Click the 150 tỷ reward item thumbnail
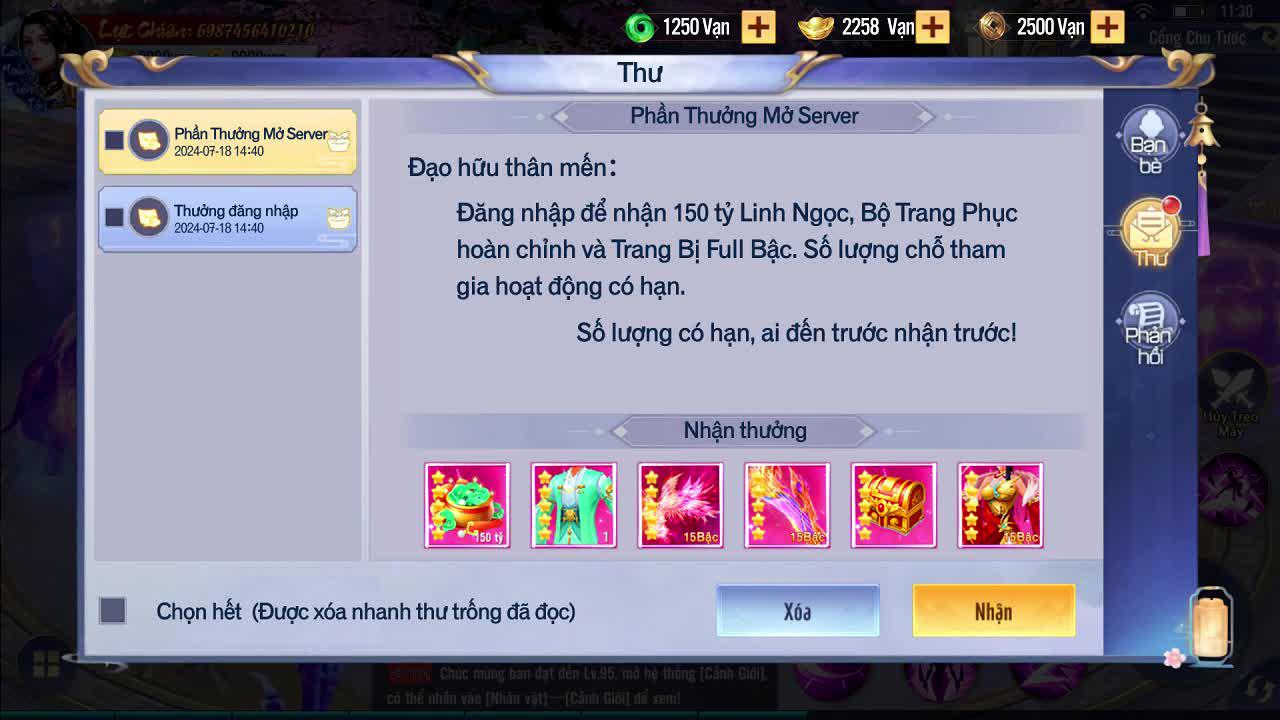 468,505
